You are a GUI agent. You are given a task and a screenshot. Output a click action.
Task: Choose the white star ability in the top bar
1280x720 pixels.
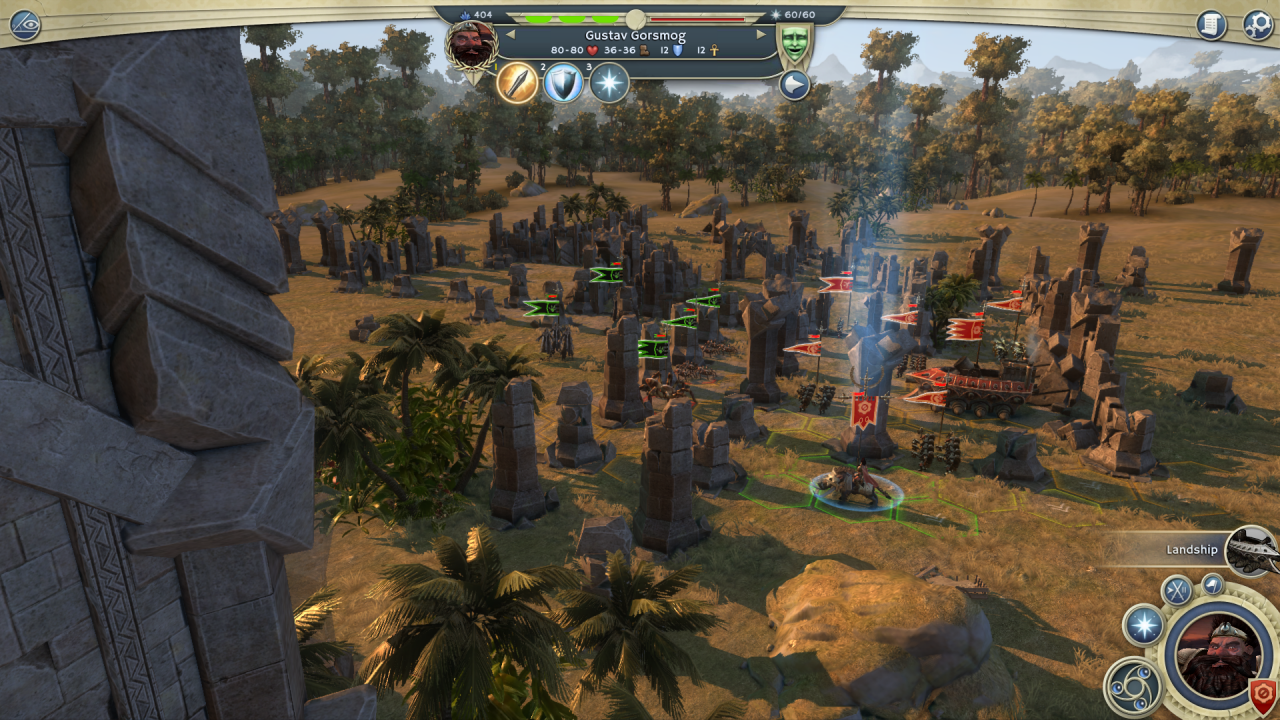[609, 83]
